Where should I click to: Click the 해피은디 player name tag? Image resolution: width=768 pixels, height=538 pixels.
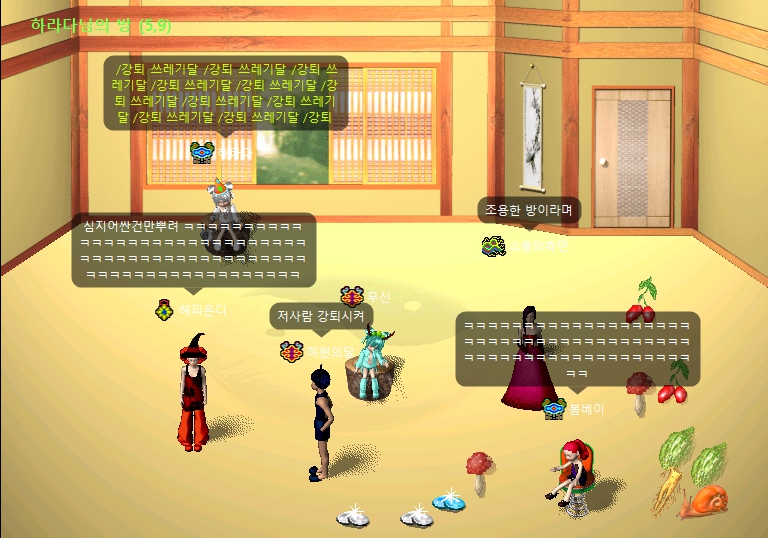202,310
